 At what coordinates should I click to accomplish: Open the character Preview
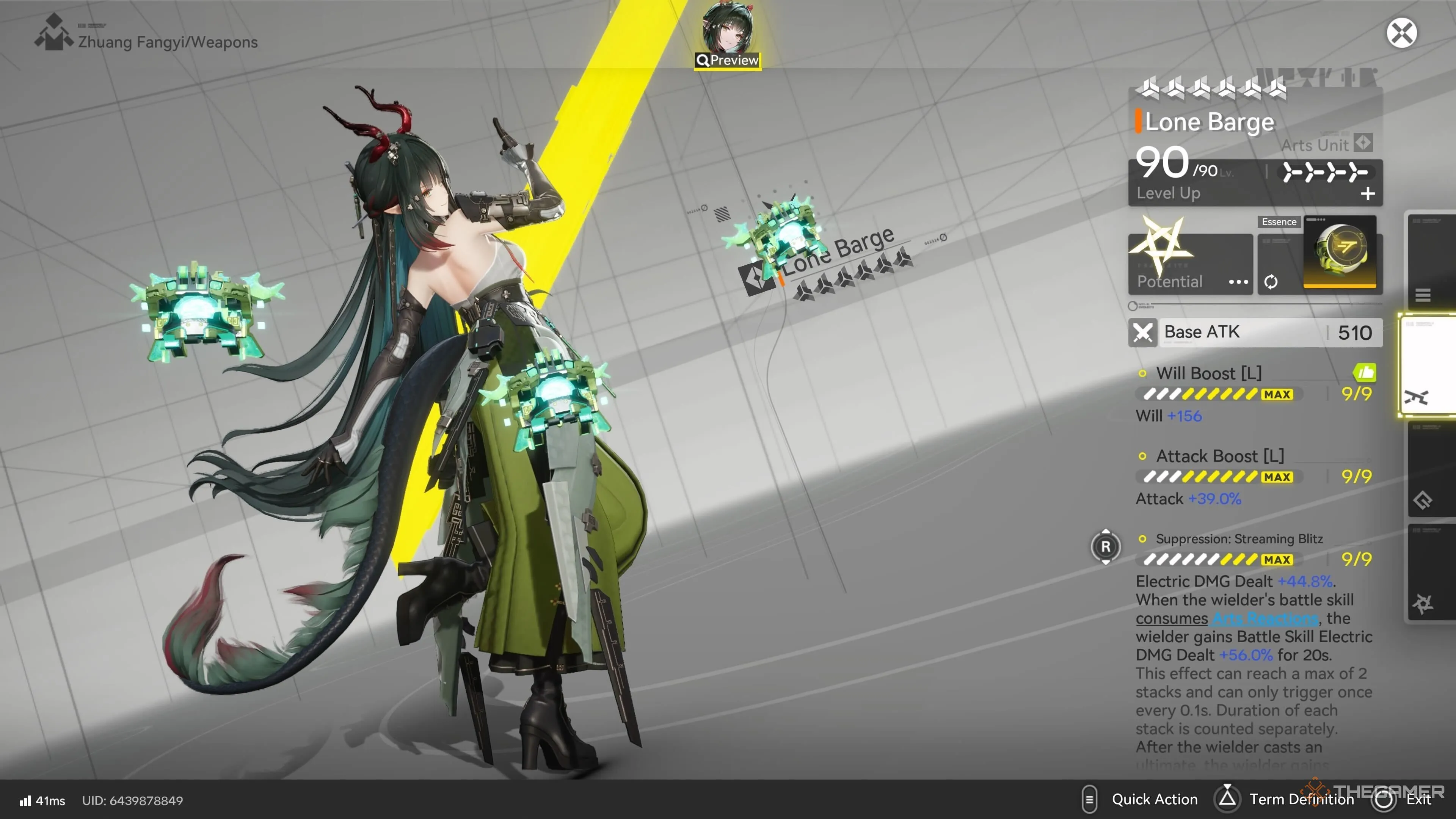click(728, 60)
